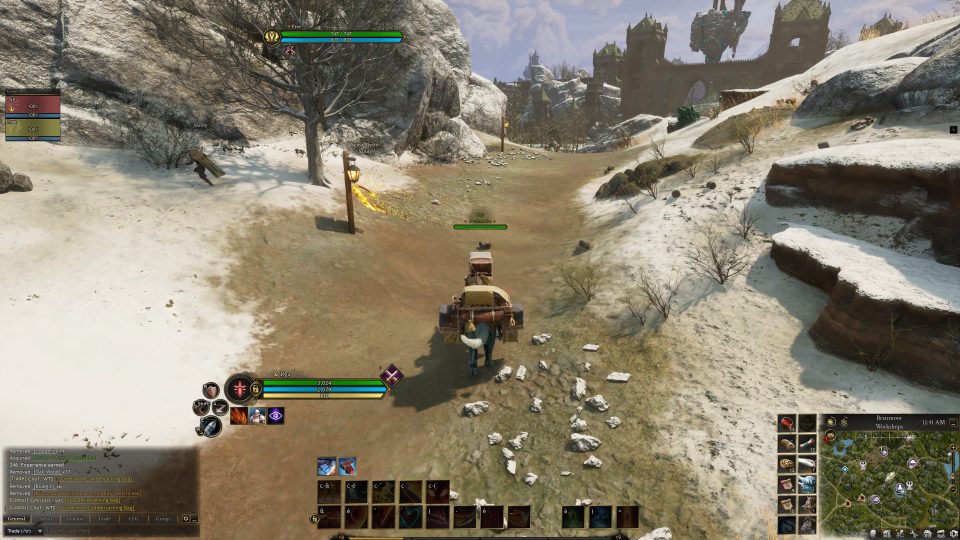This screenshot has width=960, height=540.
Task: Click the armored warrior portrait icon
Action: pyautogui.click(x=257, y=415)
